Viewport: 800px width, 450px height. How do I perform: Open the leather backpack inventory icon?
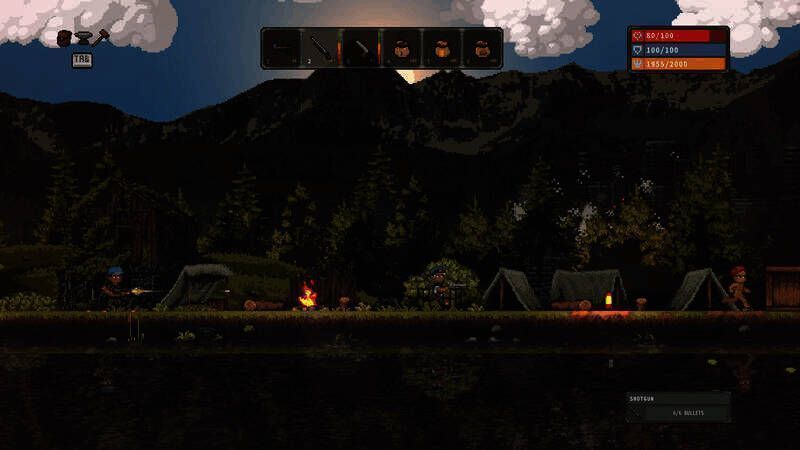(64, 37)
